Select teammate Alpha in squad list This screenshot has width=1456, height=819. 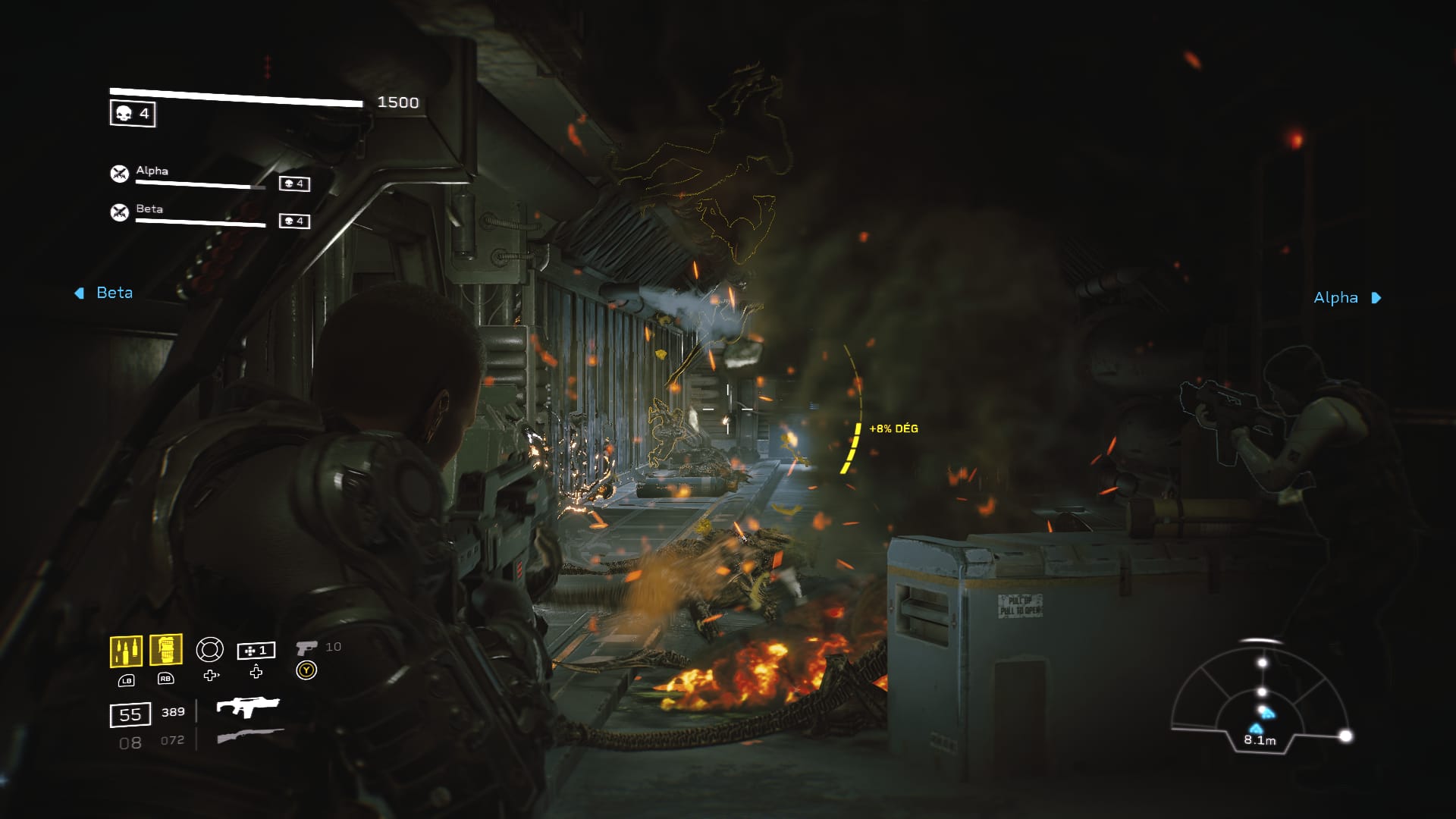point(152,171)
